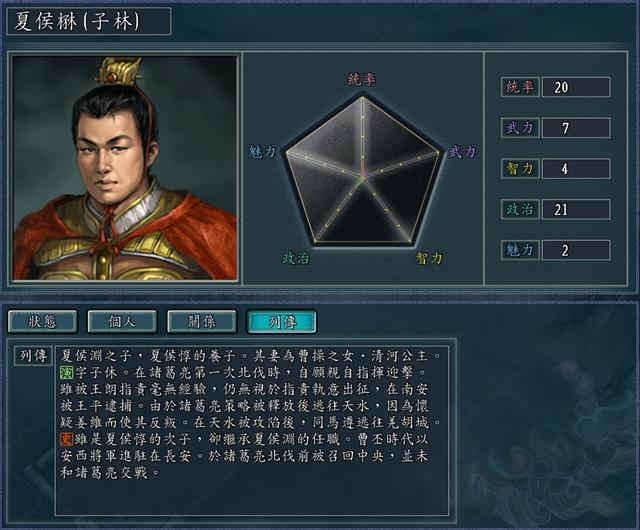Show the 關係 (Relations) tab

click(202, 321)
